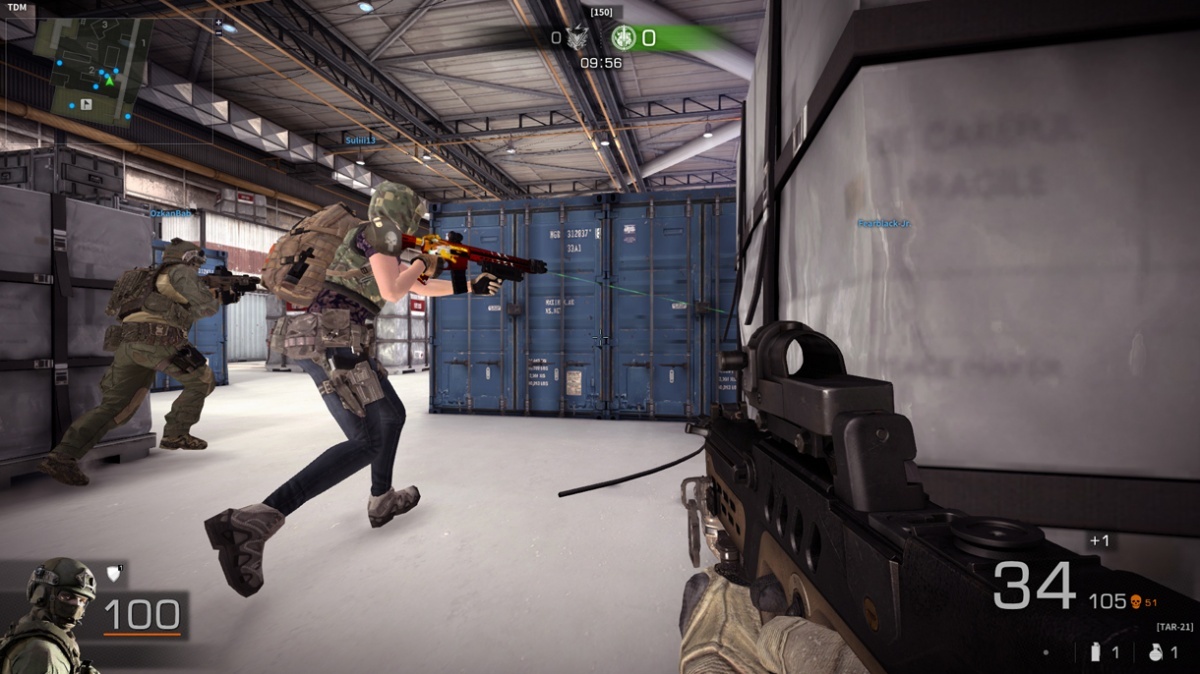Select the frag grenade icon
Viewport: 1200px width, 674px height.
point(1157,652)
